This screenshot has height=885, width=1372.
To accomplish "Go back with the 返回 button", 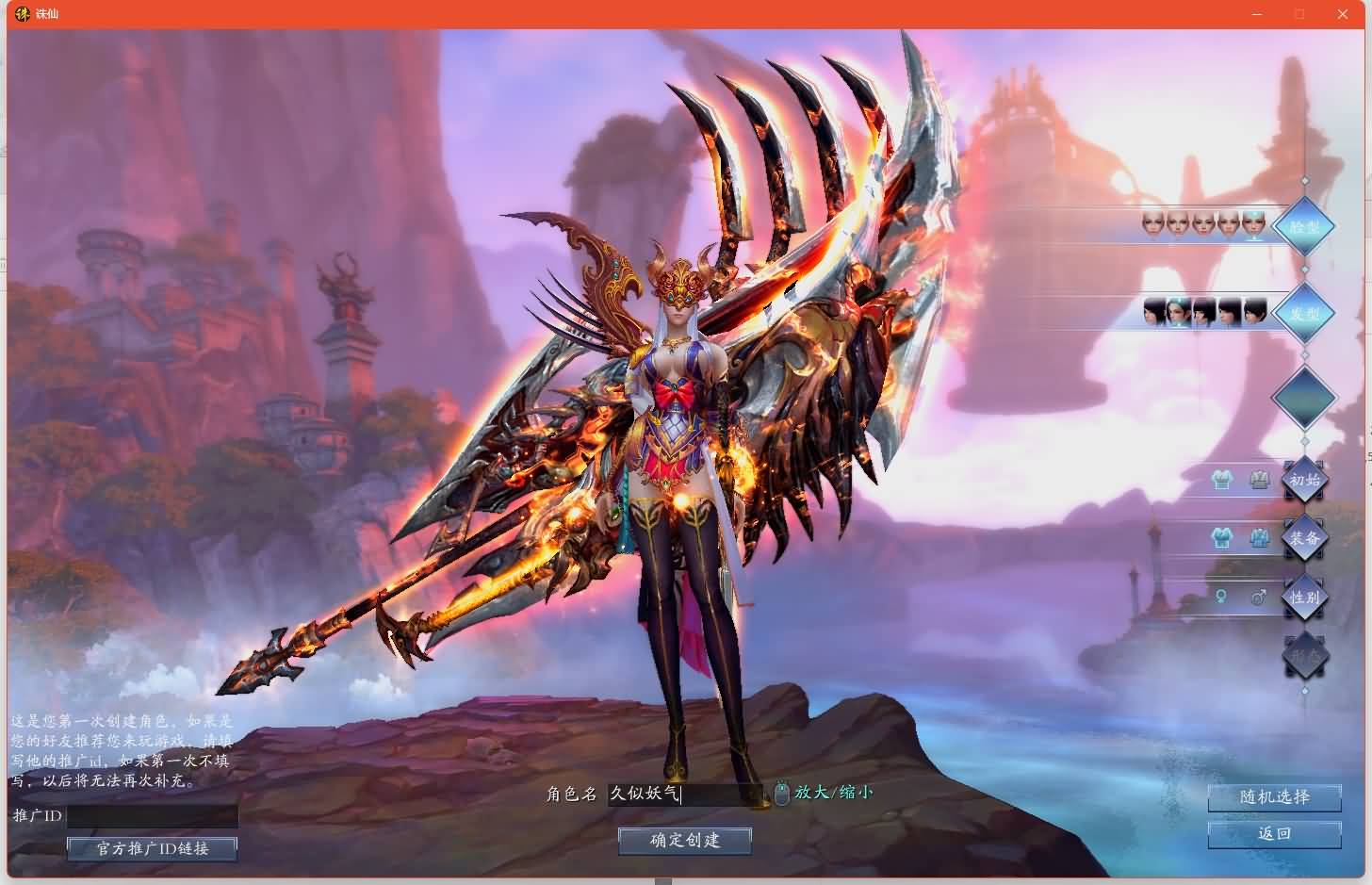I will click(1274, 834).
